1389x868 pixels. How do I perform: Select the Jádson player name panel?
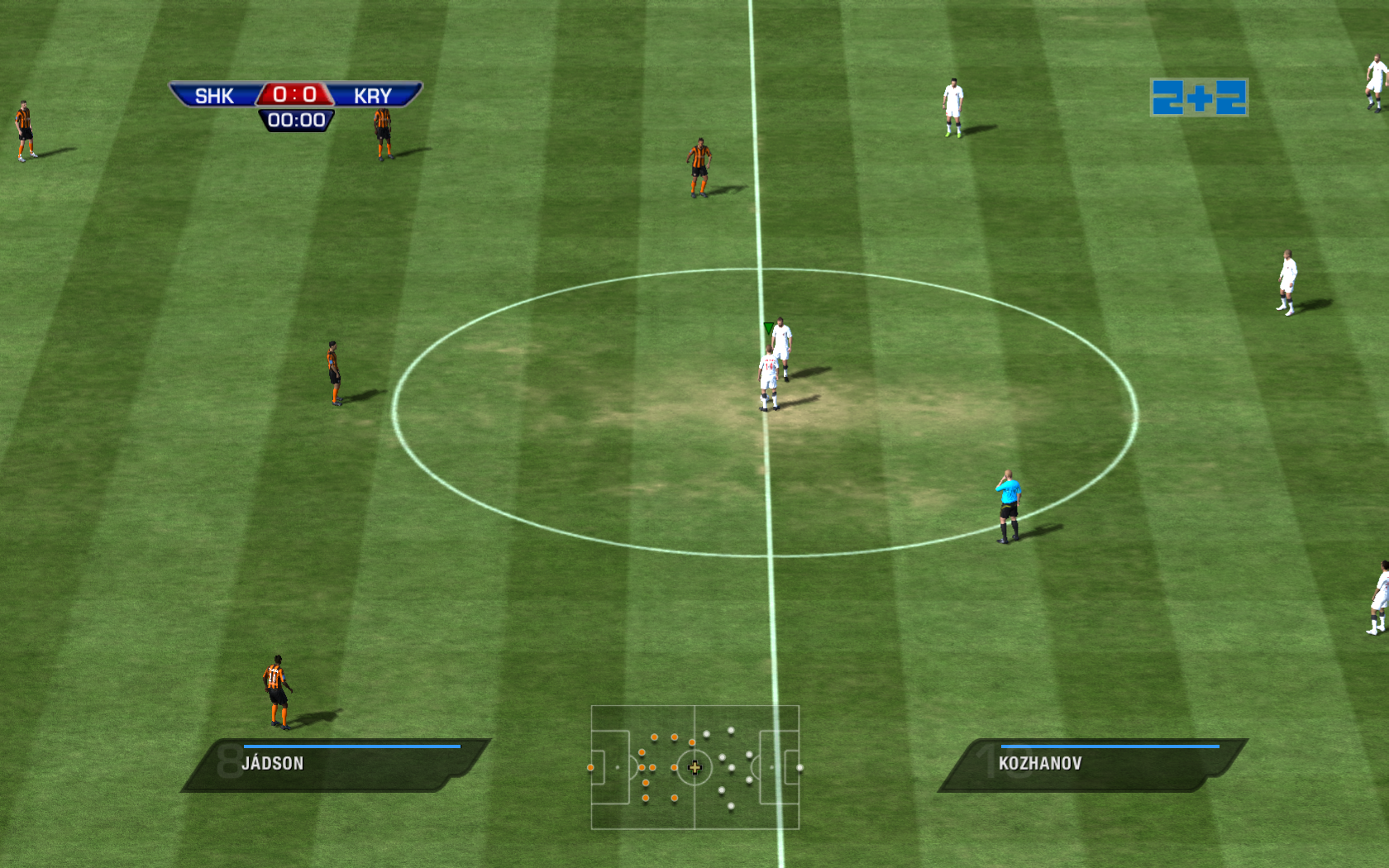click(x=335, y=765)
